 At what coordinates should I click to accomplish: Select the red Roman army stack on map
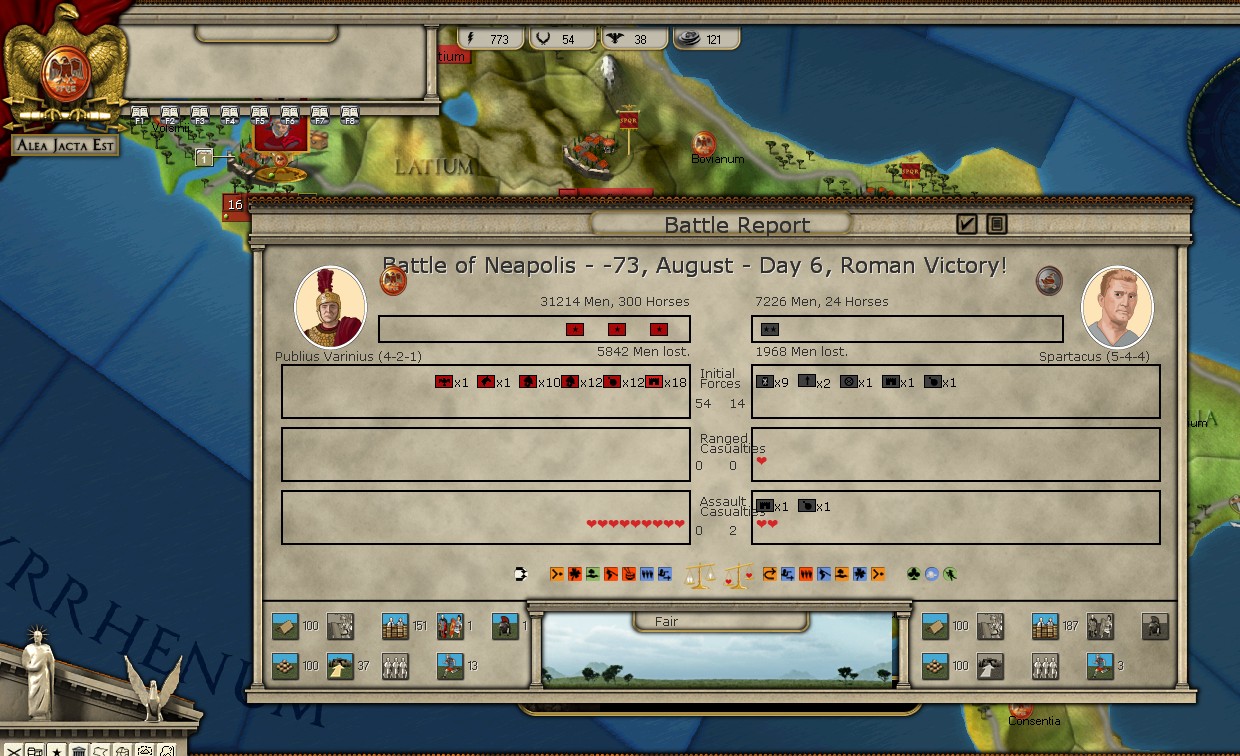tap(280, 134)
